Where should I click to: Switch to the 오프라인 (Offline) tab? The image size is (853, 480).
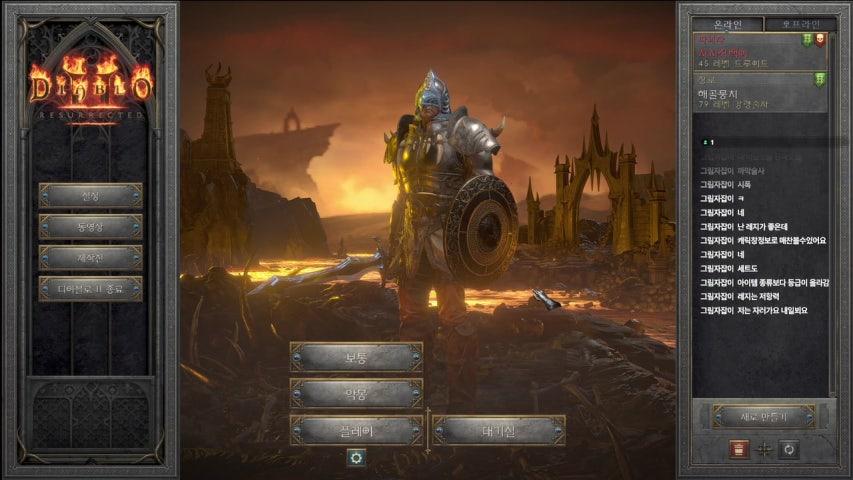(x=799, y=24)
